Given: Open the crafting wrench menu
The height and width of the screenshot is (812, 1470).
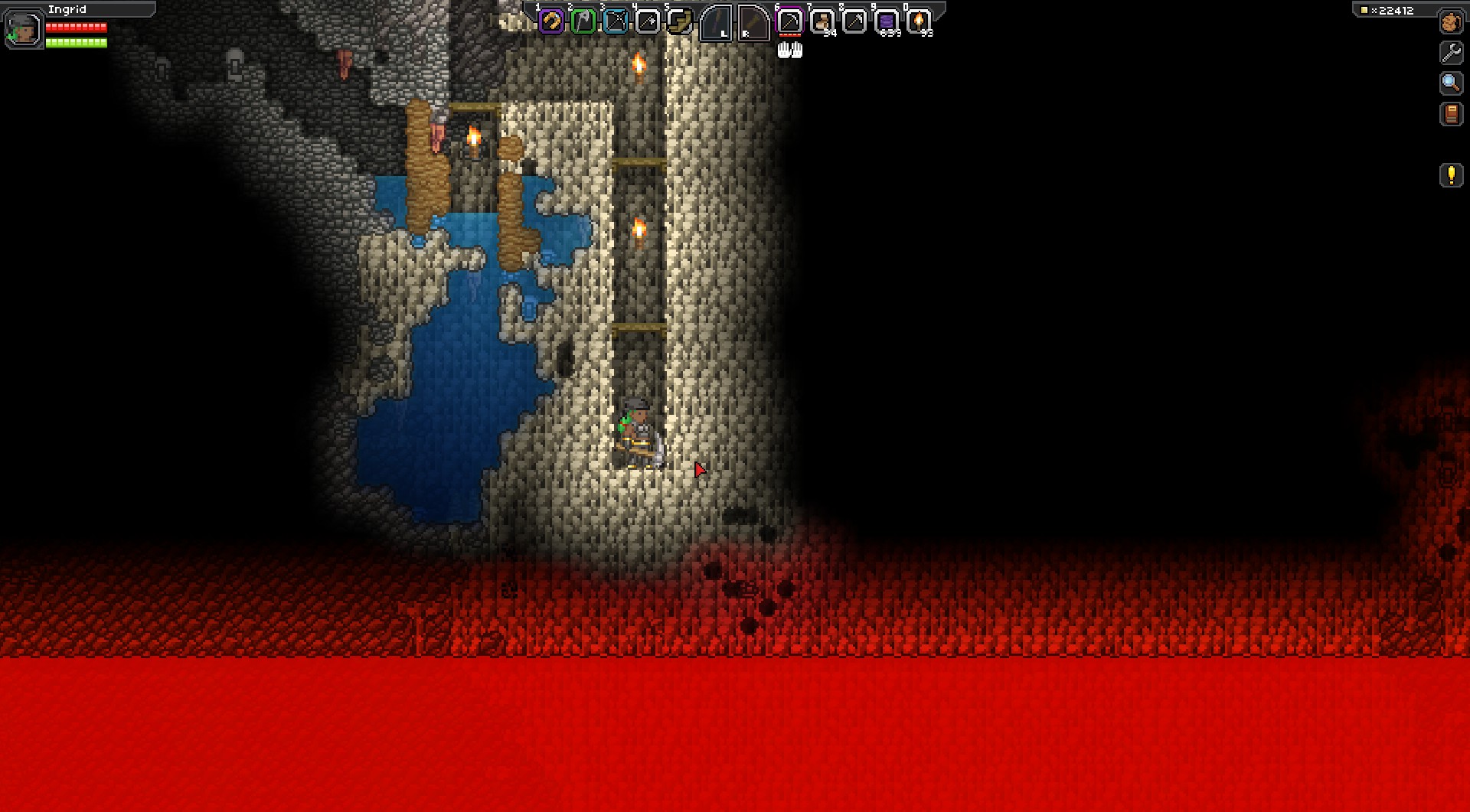Looking at the screenshot, I should pos(1451,52).
